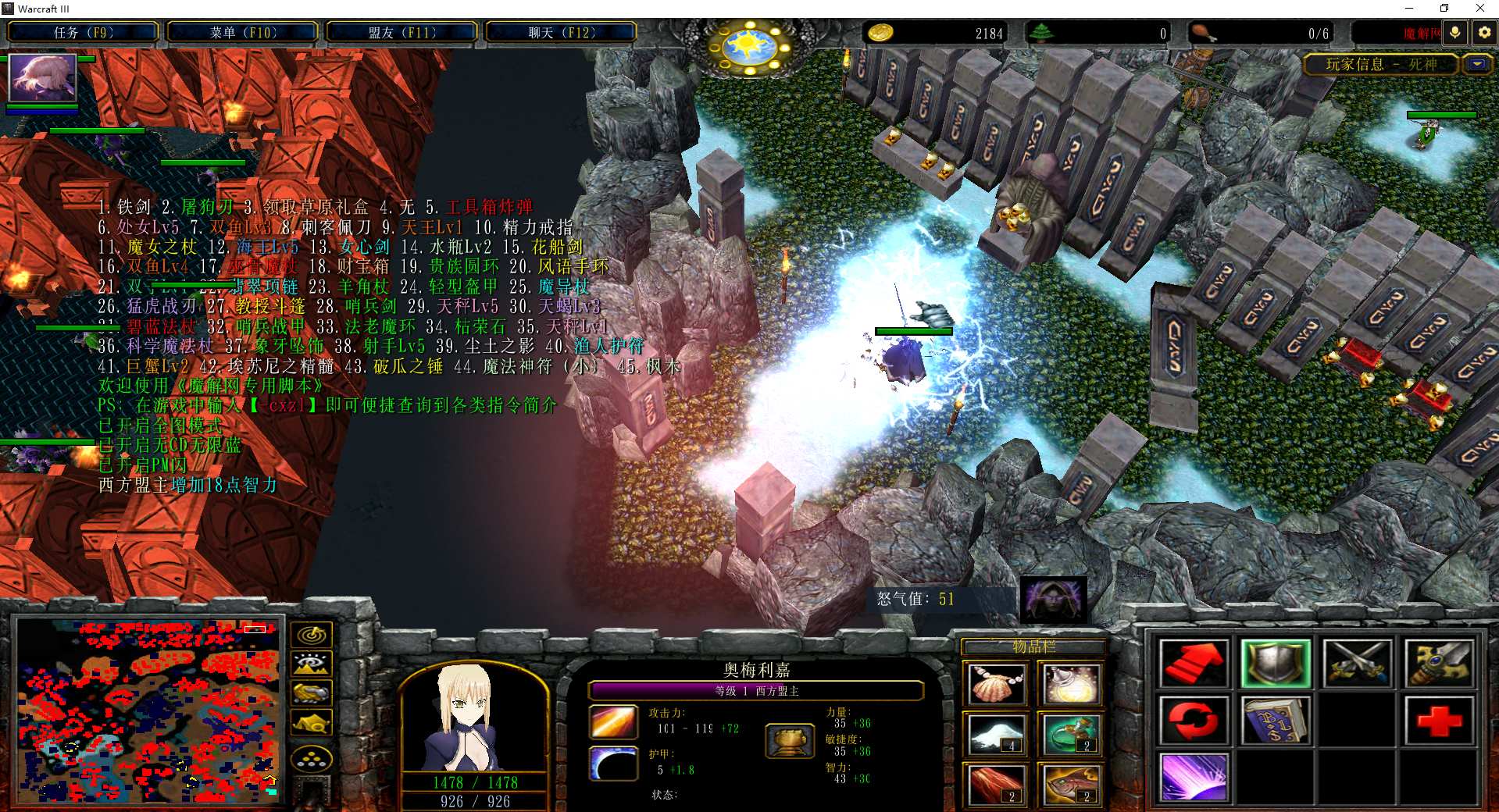Select the white powder pile item

coord(996,735)
